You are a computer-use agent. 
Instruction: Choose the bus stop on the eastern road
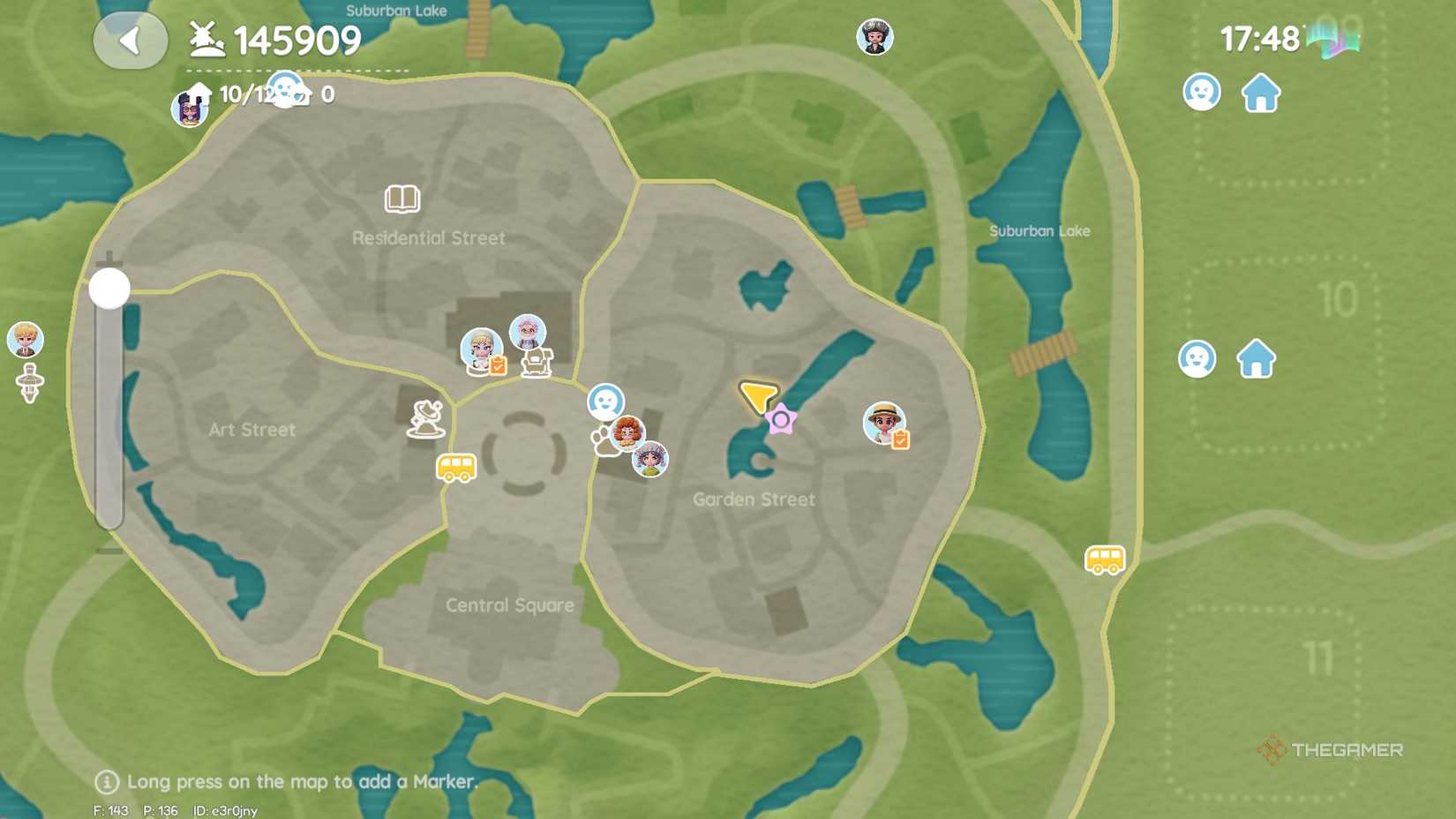click(x=1105, y=560)
